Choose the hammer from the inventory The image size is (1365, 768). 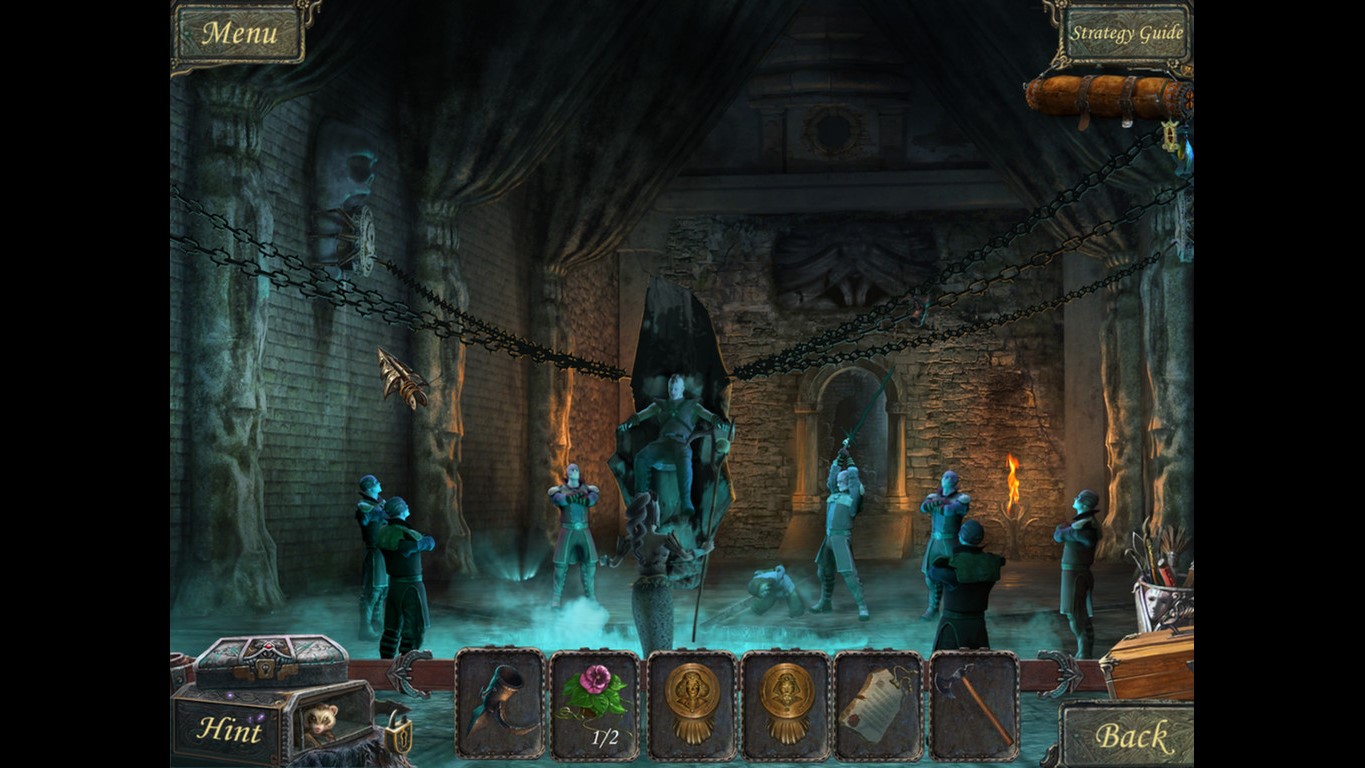tap(973, 704)
